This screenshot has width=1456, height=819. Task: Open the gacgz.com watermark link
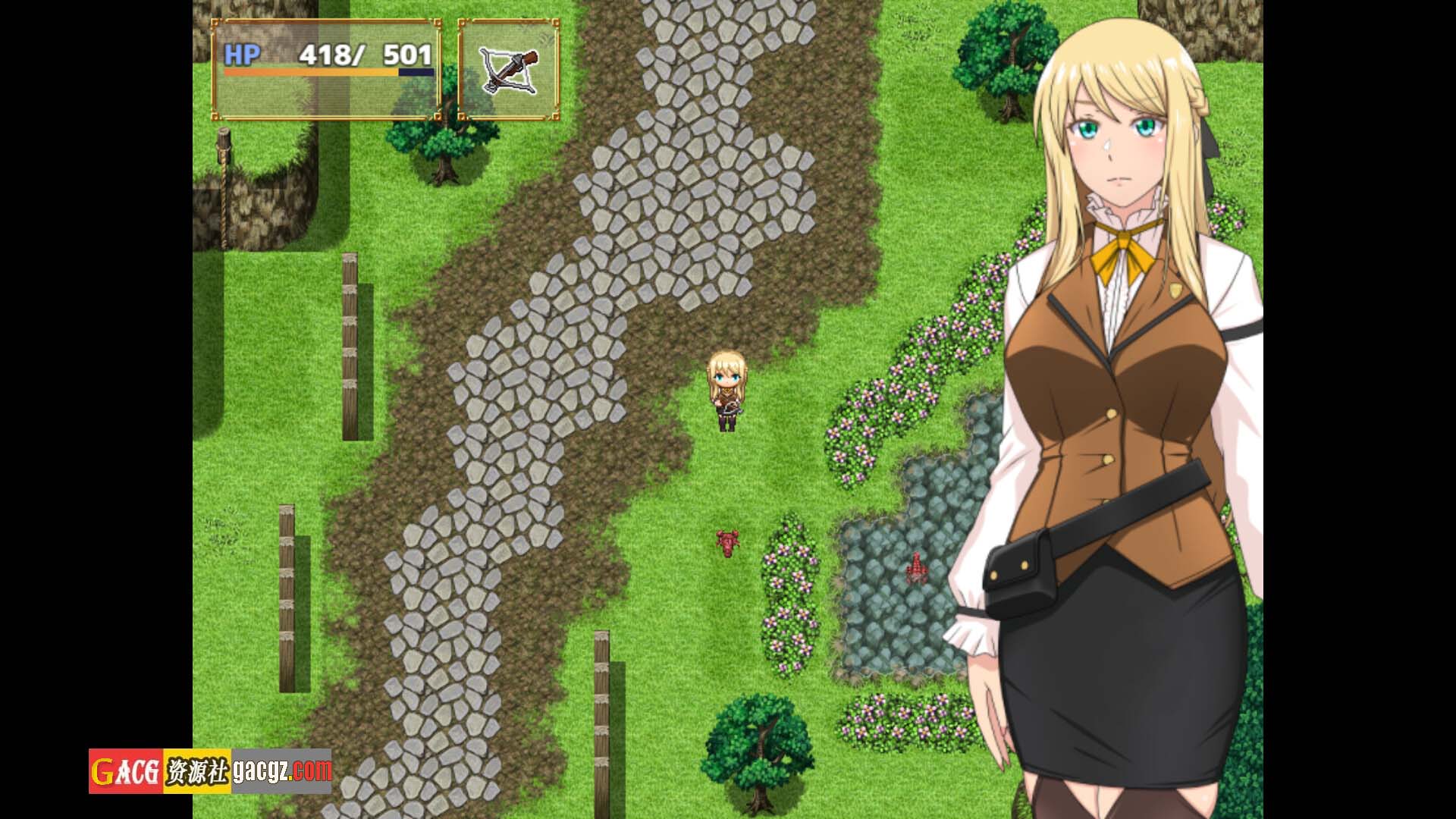[x=281, y=770]
